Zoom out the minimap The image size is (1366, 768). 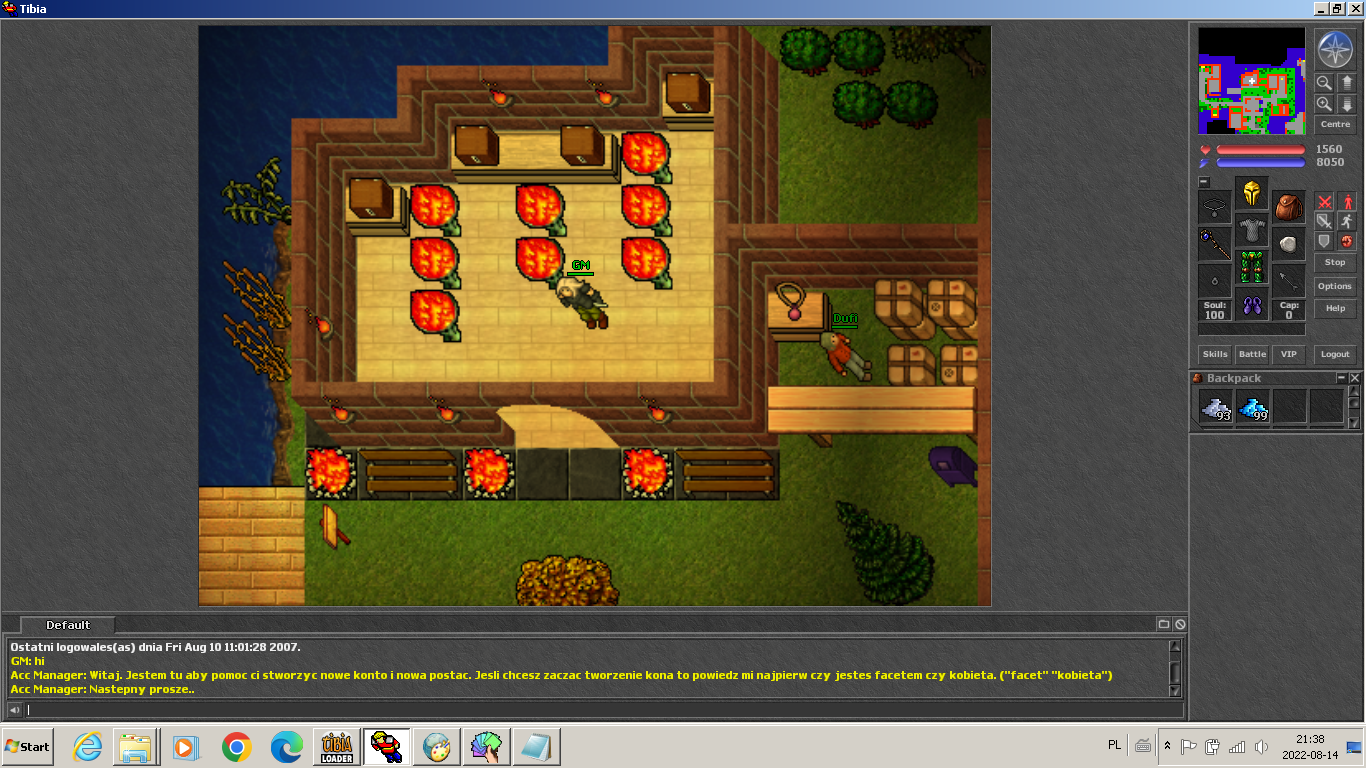tap(1324, 83)
